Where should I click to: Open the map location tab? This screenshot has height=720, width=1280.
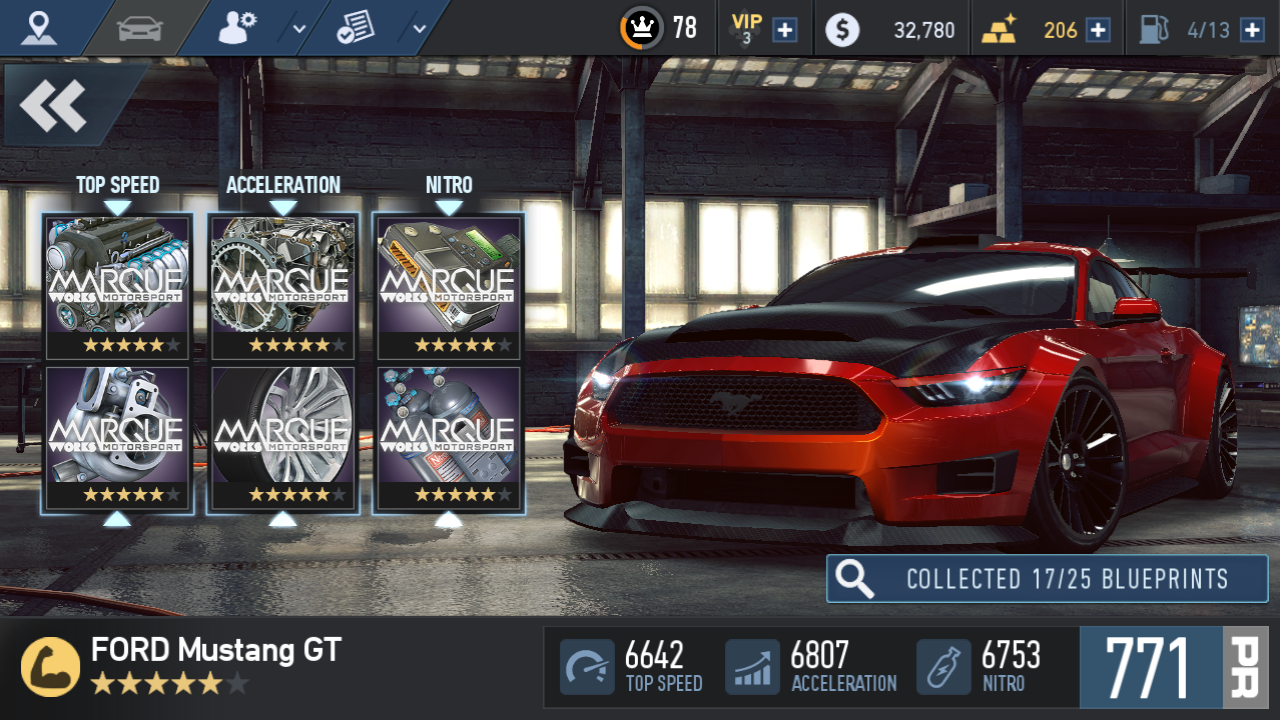(x=39, y=28)
